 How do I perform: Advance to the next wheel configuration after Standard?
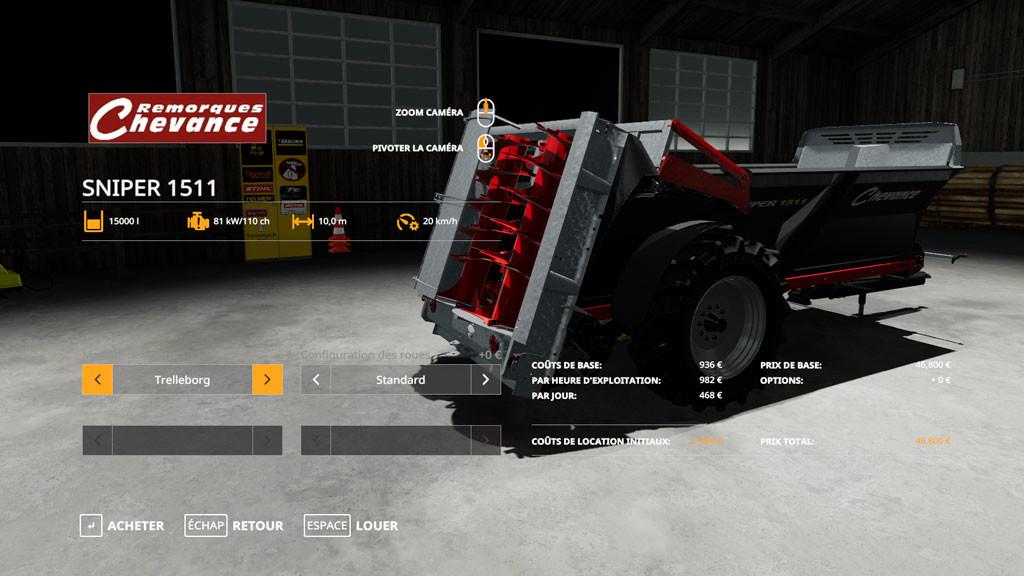pyautogui.click(x=486, y=380)
